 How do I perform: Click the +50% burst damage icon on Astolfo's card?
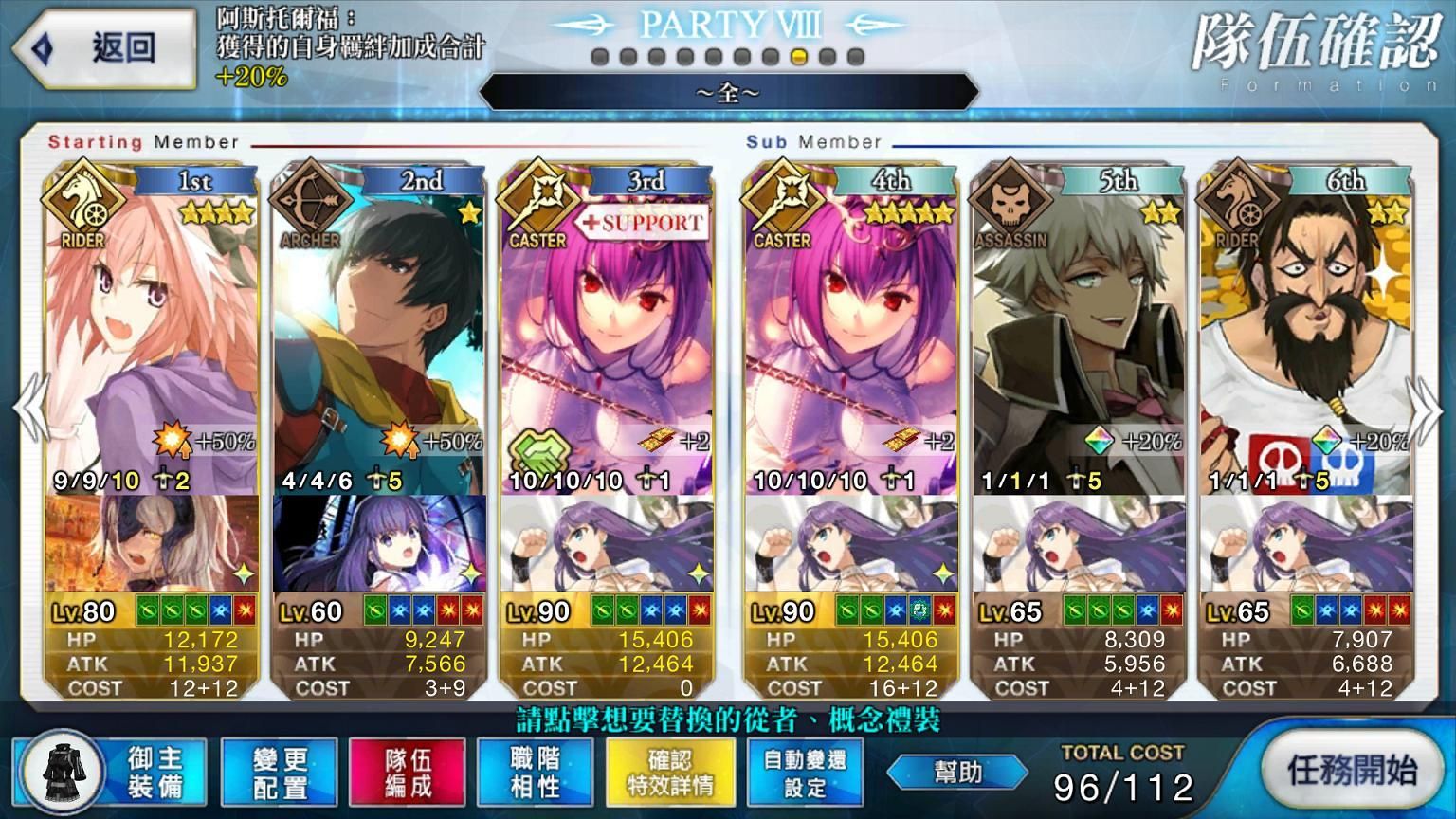pos(170,439)
